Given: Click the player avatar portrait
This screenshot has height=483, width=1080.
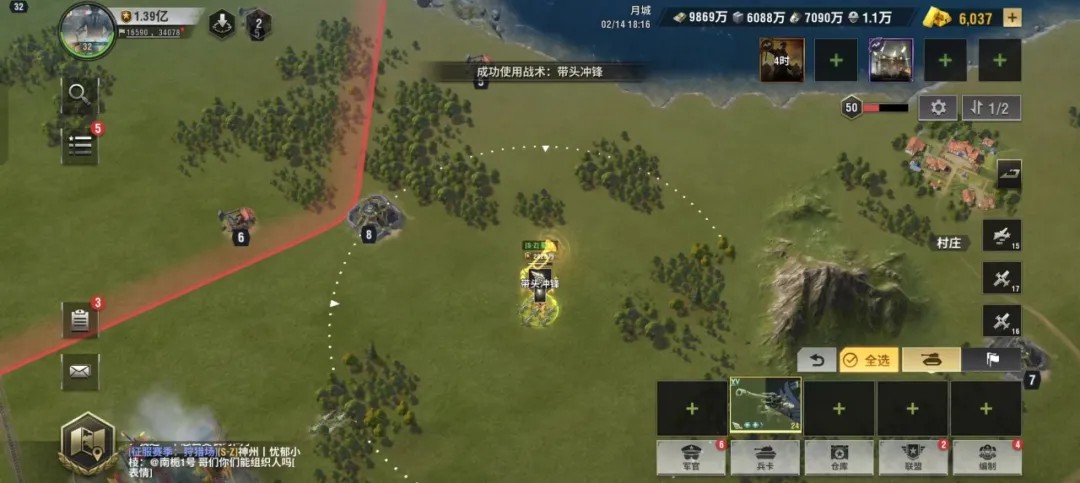Looking at the screenshot, I should click(x=87, y=30).
